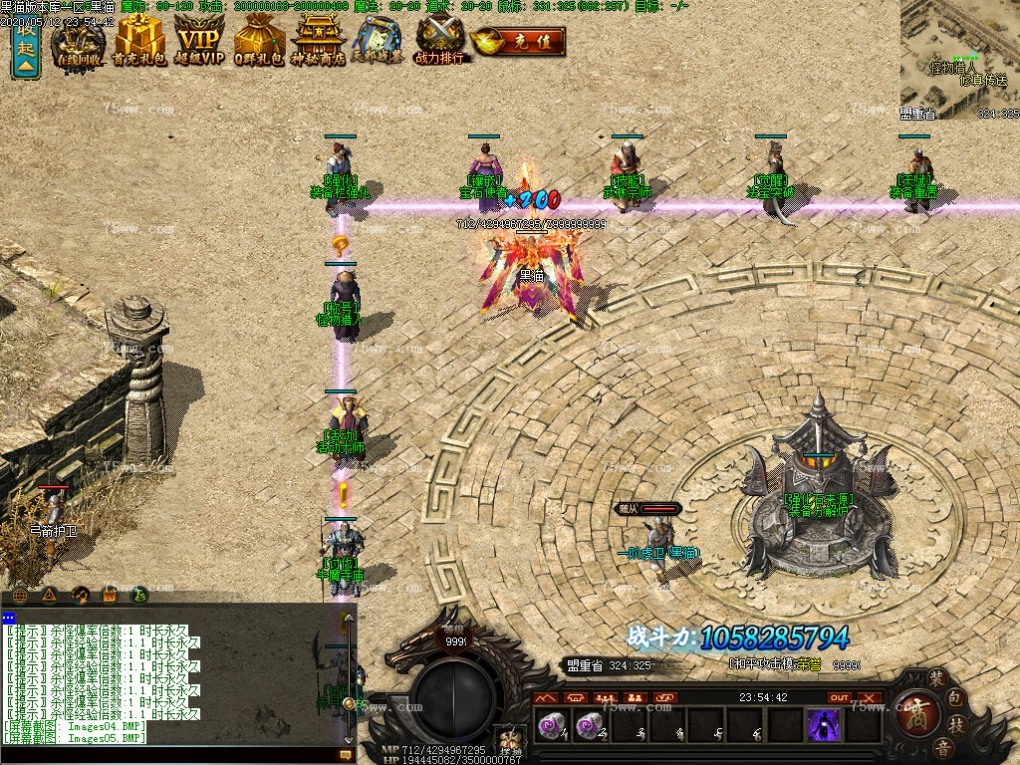This screenshot has width=1020, height=765.
Task: Open the 首充礼包 first-recharge gift pack
Action: coord(139,42)
